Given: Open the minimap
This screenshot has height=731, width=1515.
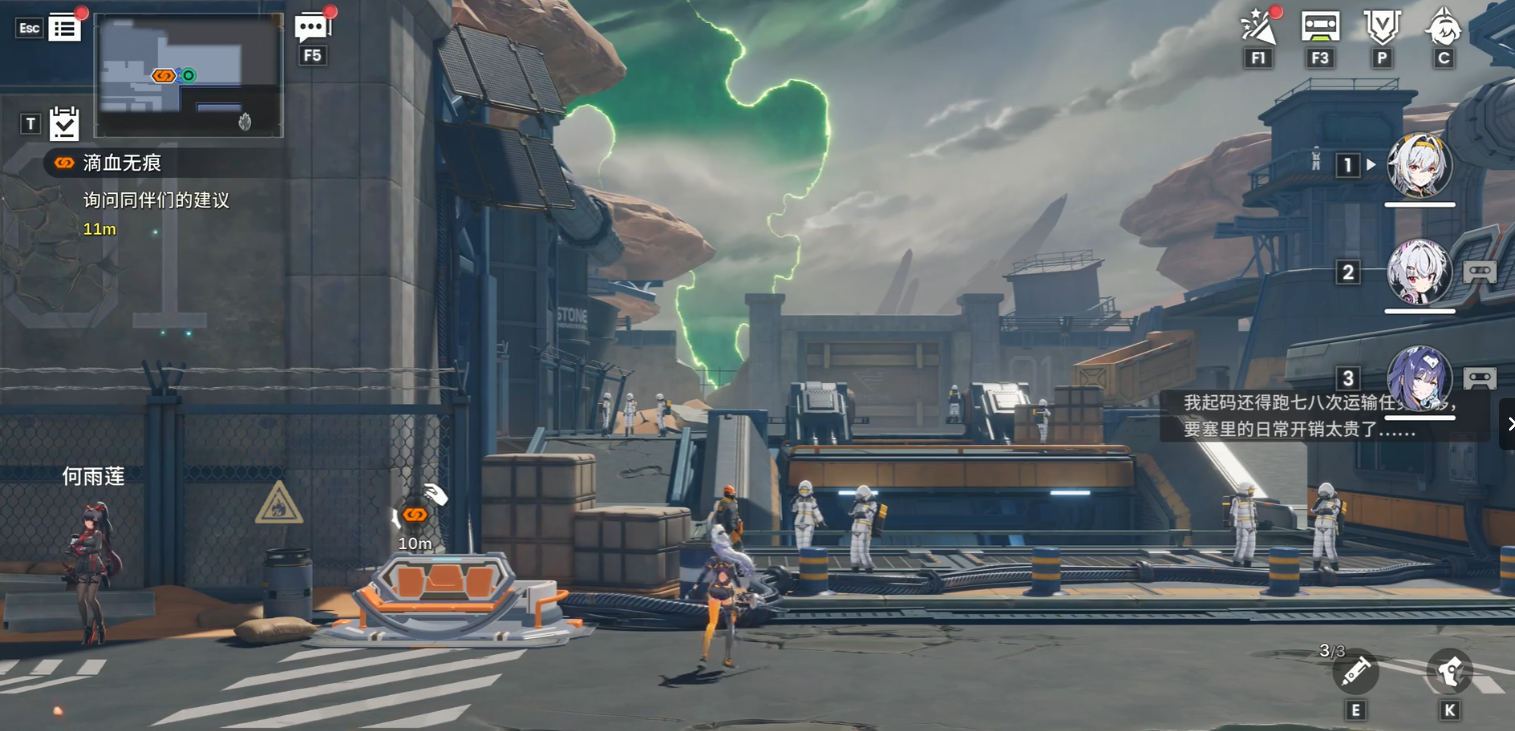Looking at the screenshot, I should [x=189, y=76].
